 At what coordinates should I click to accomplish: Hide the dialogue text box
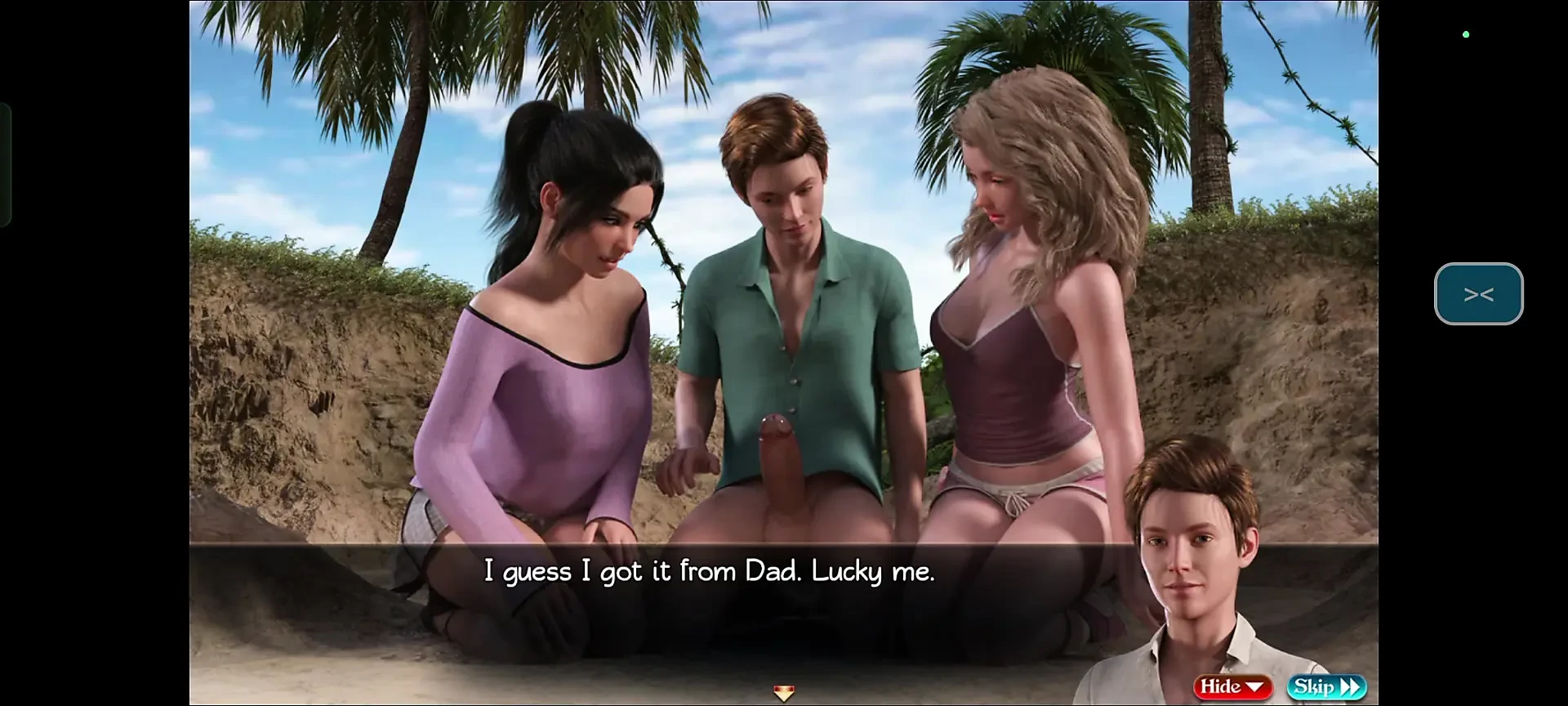(1232, 687)
